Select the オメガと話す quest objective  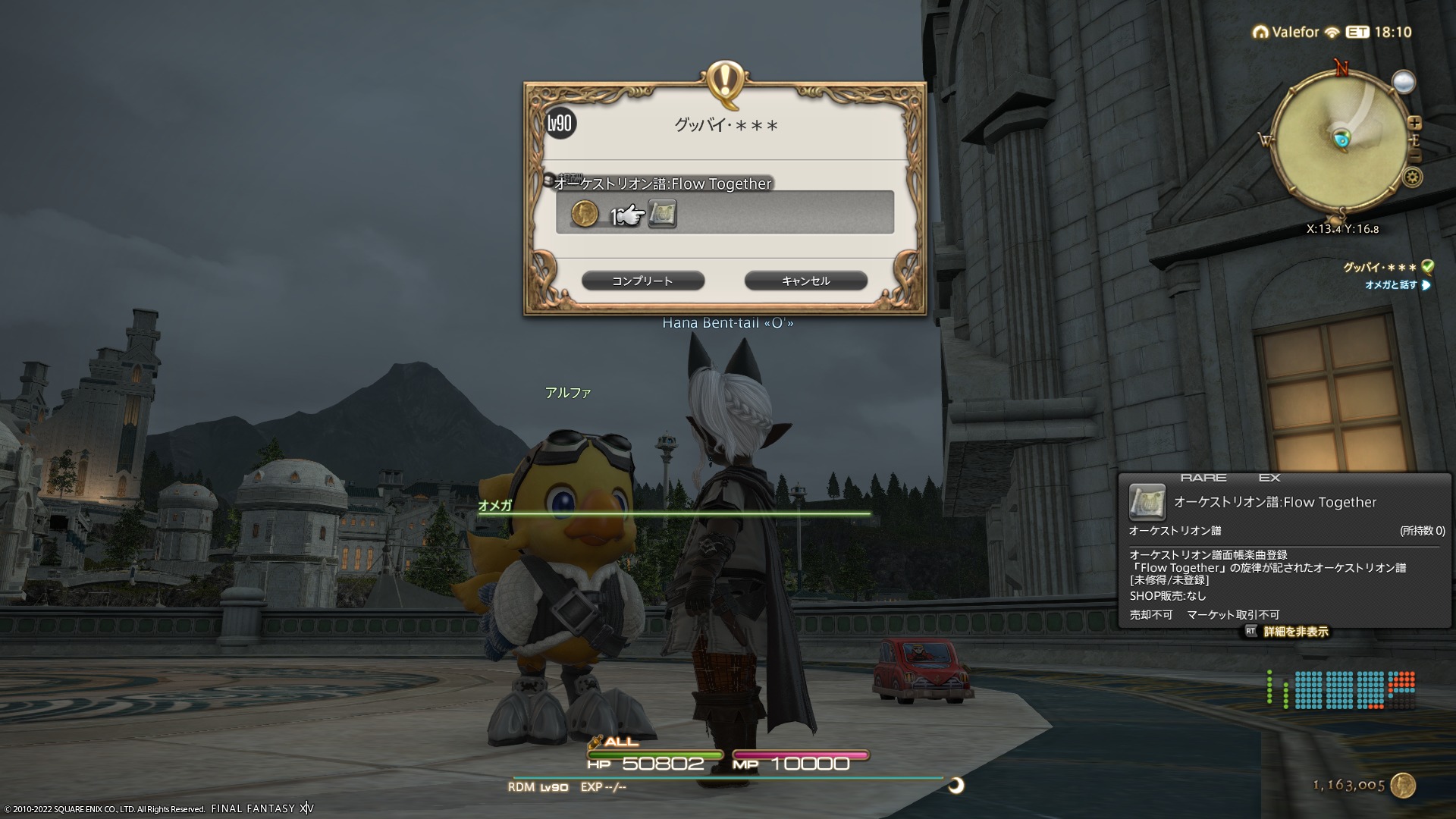pos(1391,285)
